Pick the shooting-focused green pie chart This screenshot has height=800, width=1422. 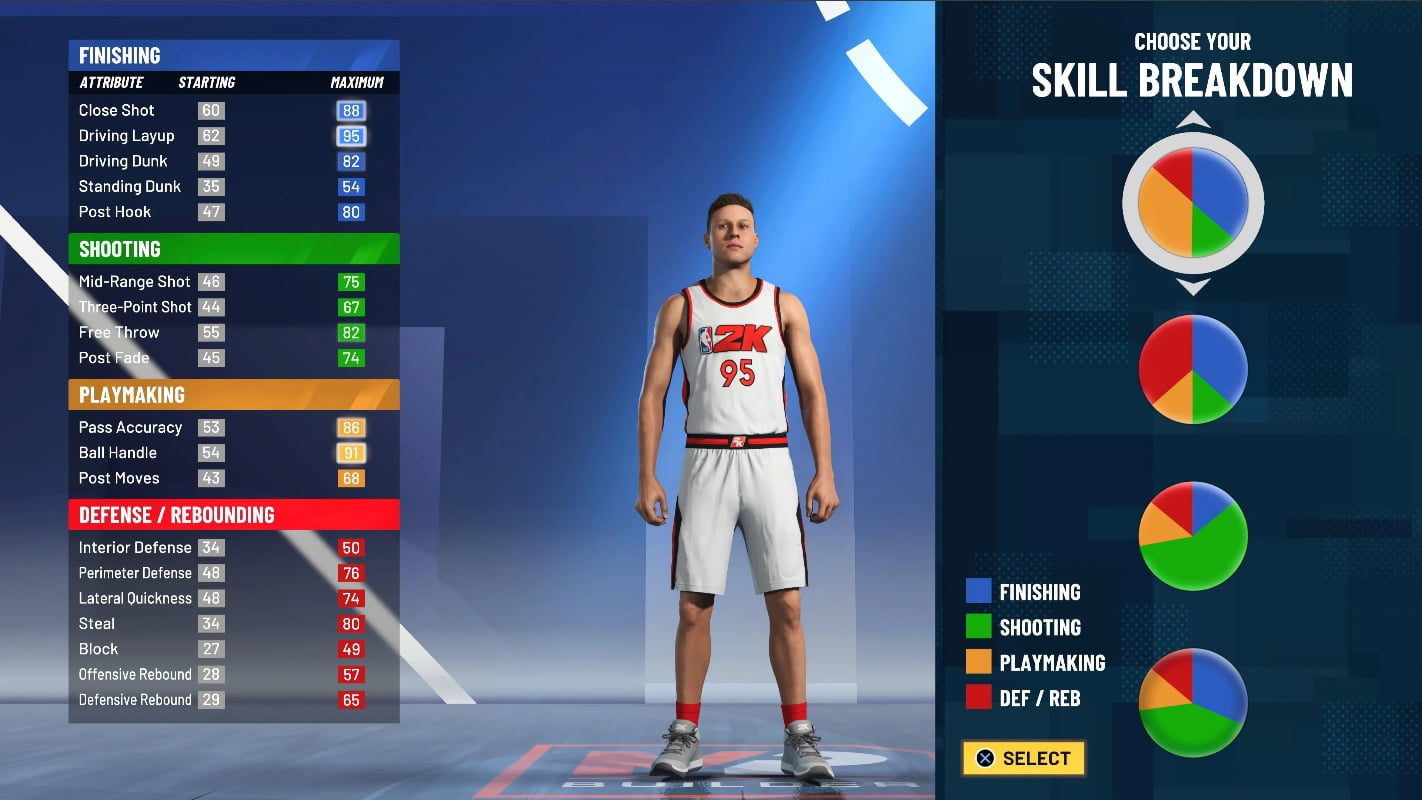1192,535
